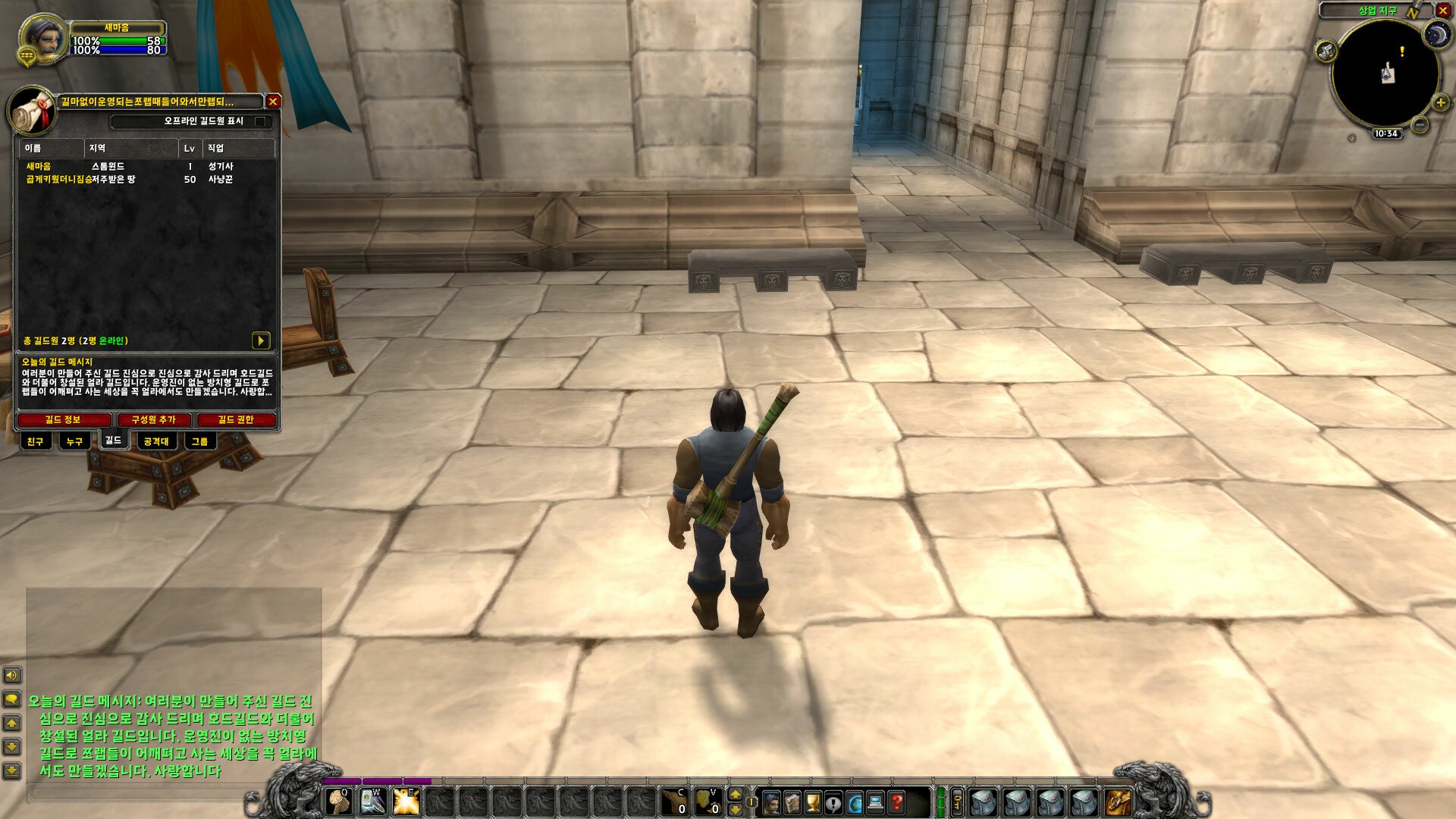Sort the roster by Lv column

[x=190, y=149]
